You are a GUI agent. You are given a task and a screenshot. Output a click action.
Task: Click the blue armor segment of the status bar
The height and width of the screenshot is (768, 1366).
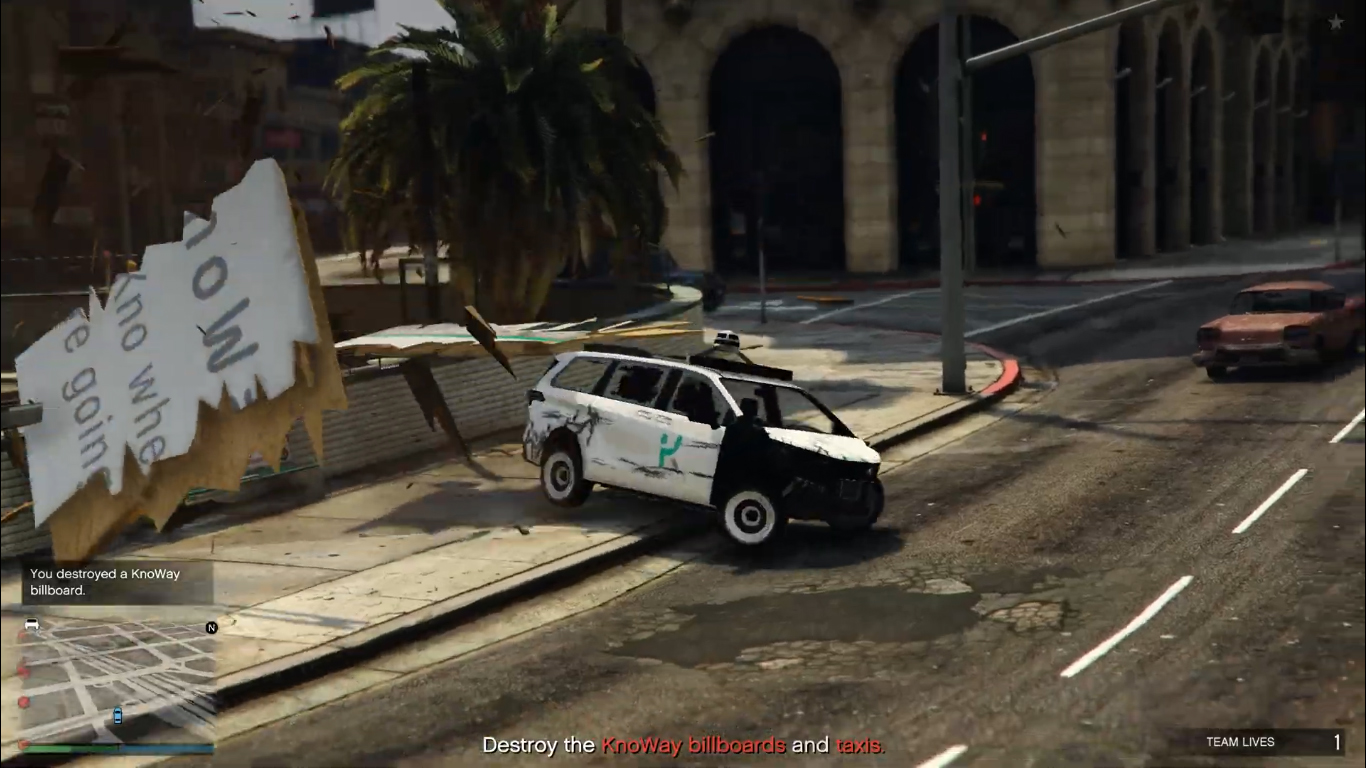tap(165, 747)
